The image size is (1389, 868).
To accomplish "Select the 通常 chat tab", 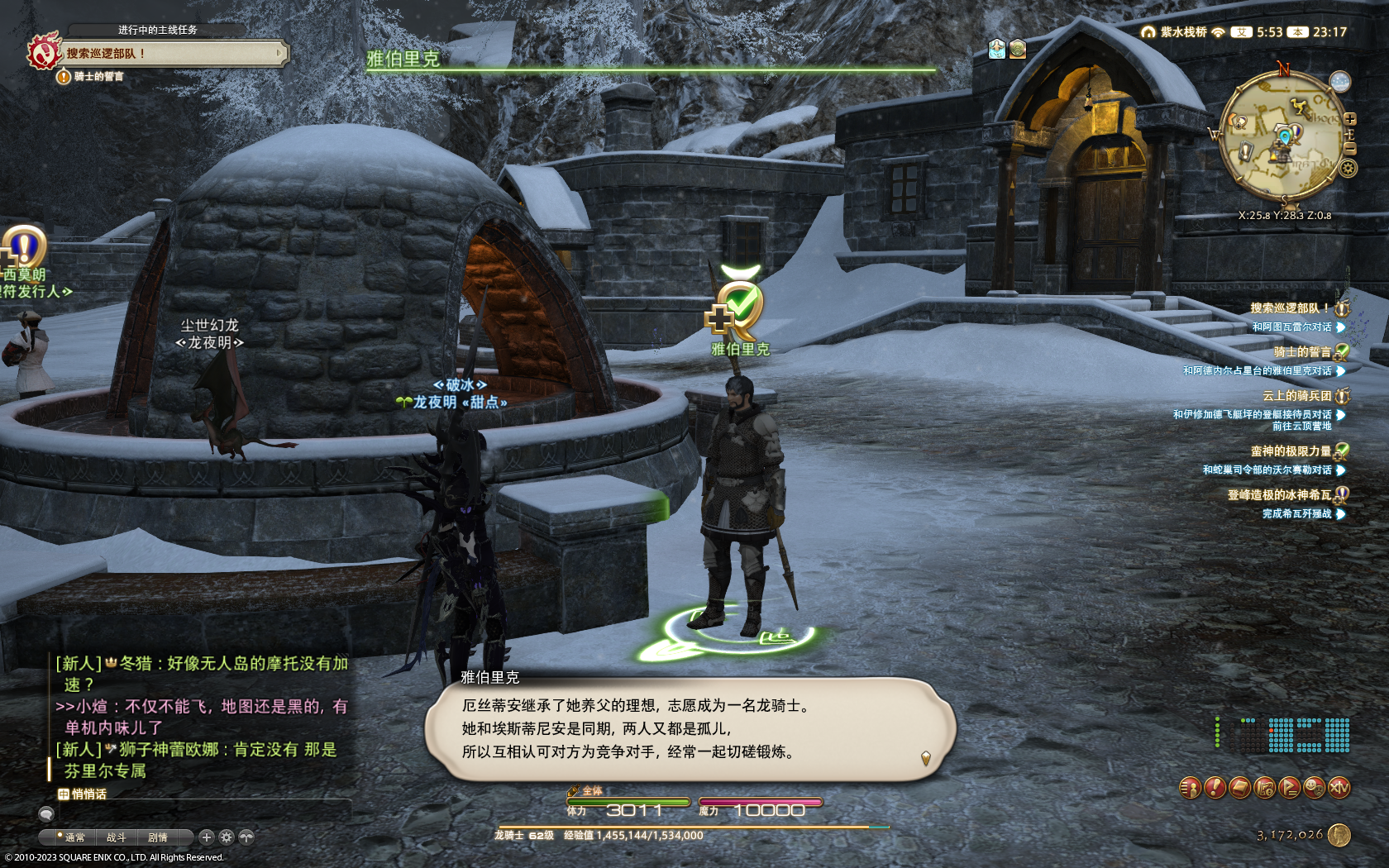I will [74, 837].
